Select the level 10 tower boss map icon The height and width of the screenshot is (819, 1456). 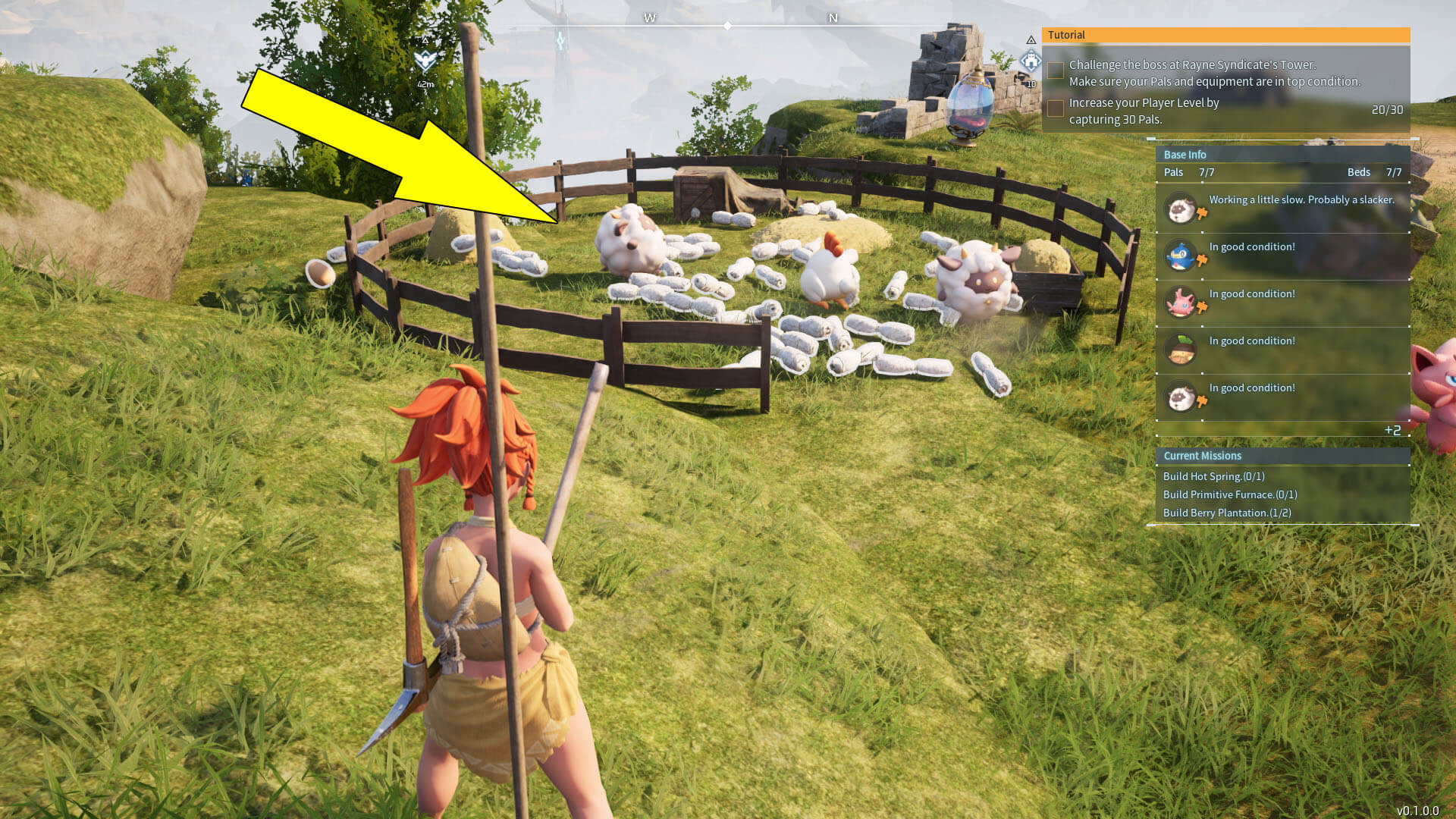[x=1031, y=59]
